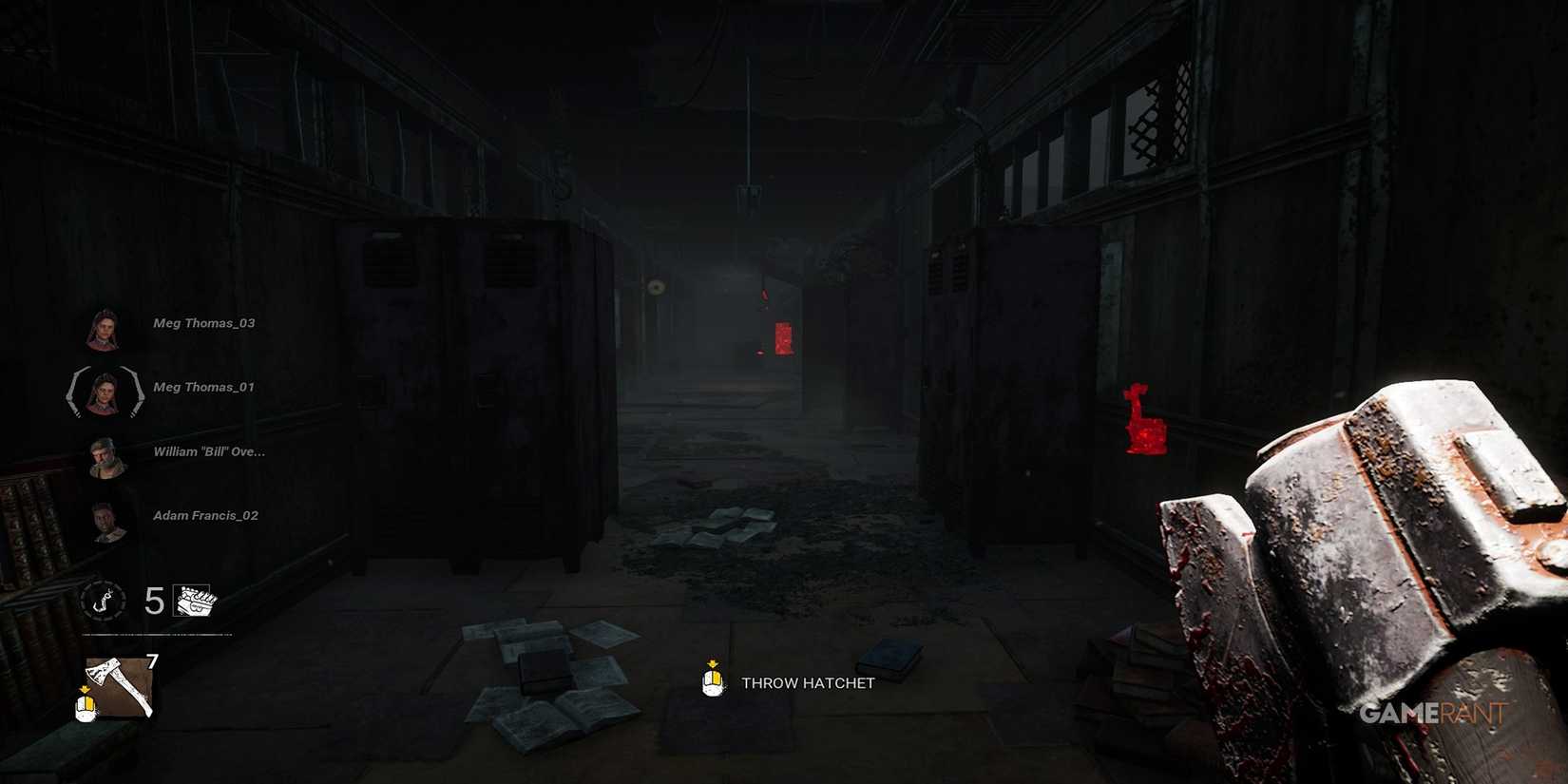This screenshot has height=784, width=1568.
Task: Select the hatchet item icon in the HUD
Action: [x=116, y=685]
